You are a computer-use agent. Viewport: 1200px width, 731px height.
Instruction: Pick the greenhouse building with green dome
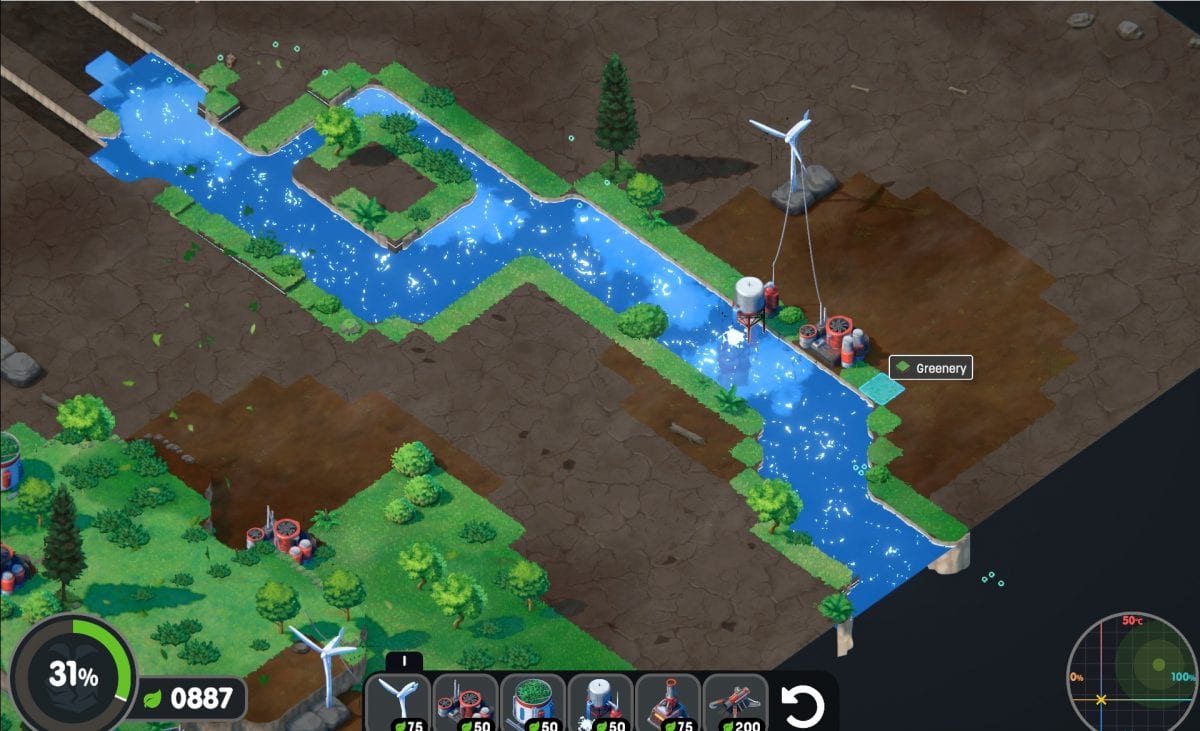[x=533, y=702]
